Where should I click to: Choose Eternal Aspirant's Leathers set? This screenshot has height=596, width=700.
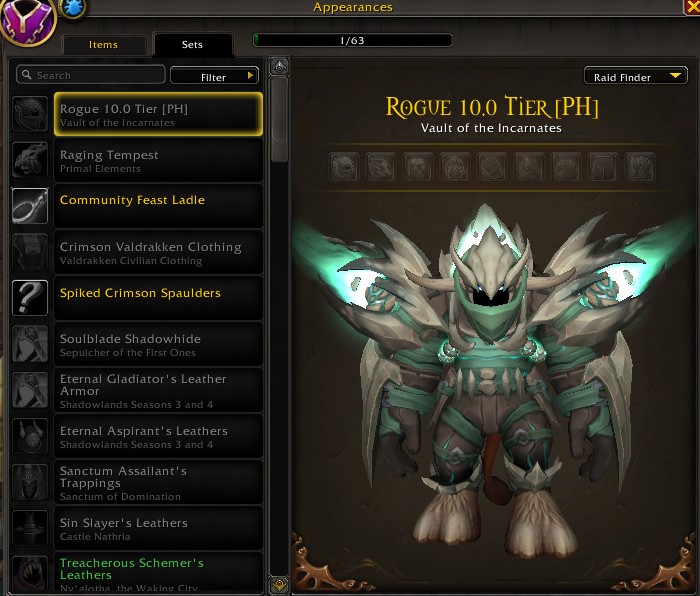coord(158,436)
